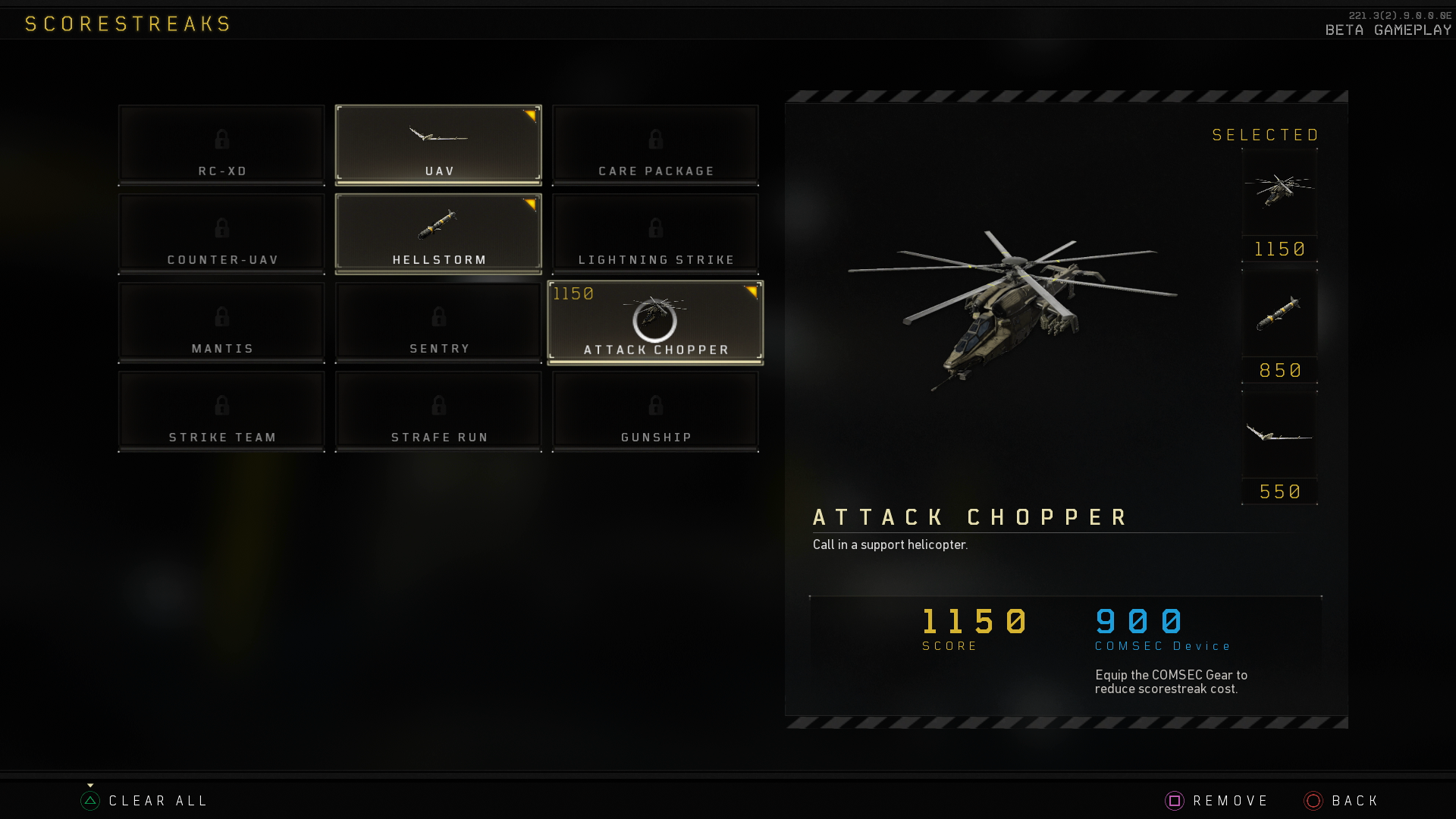Open the equipped 1150-cost chopper slot

click(x=1279, y=196)
